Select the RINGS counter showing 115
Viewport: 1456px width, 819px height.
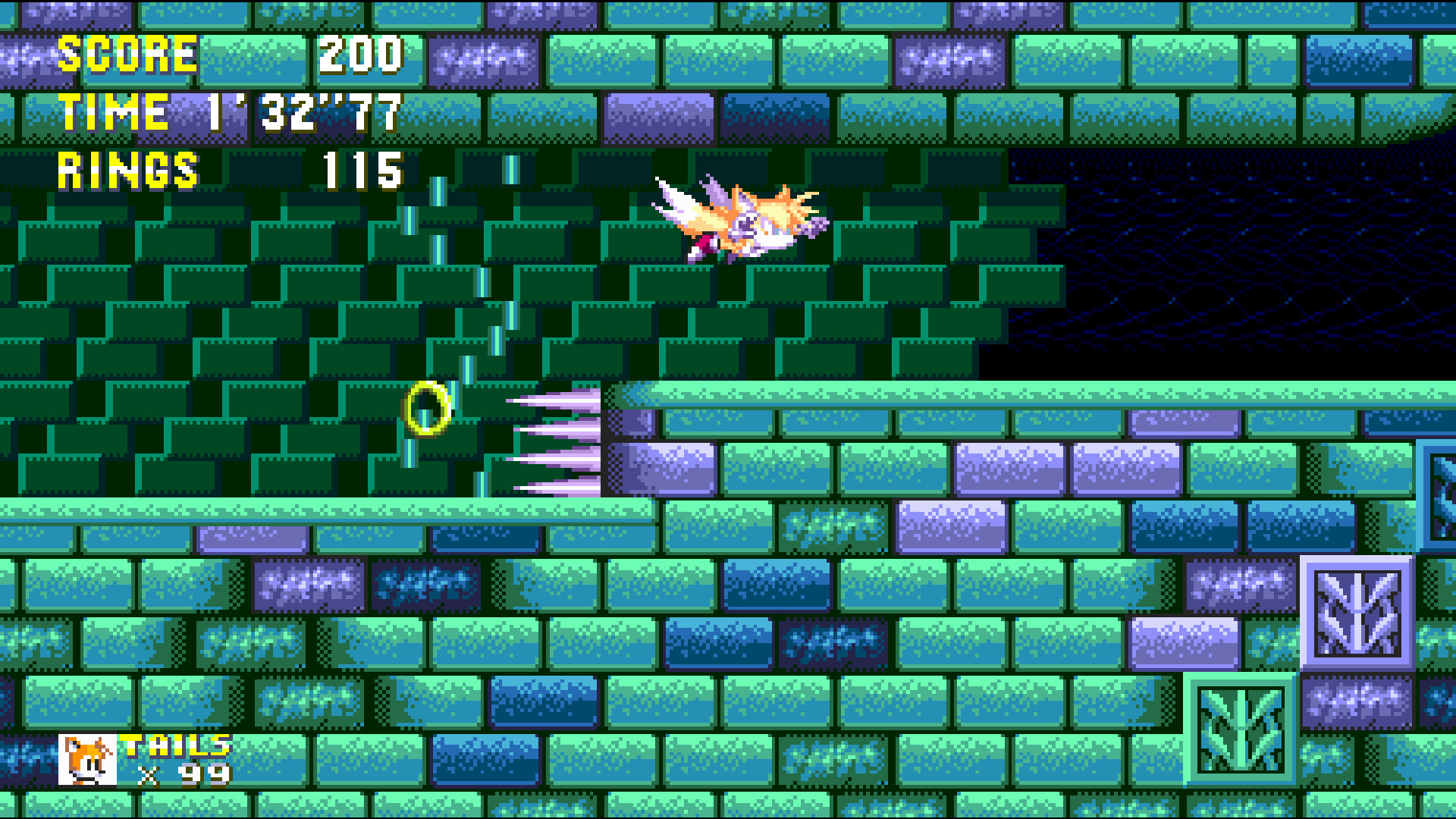pos(360,171)
